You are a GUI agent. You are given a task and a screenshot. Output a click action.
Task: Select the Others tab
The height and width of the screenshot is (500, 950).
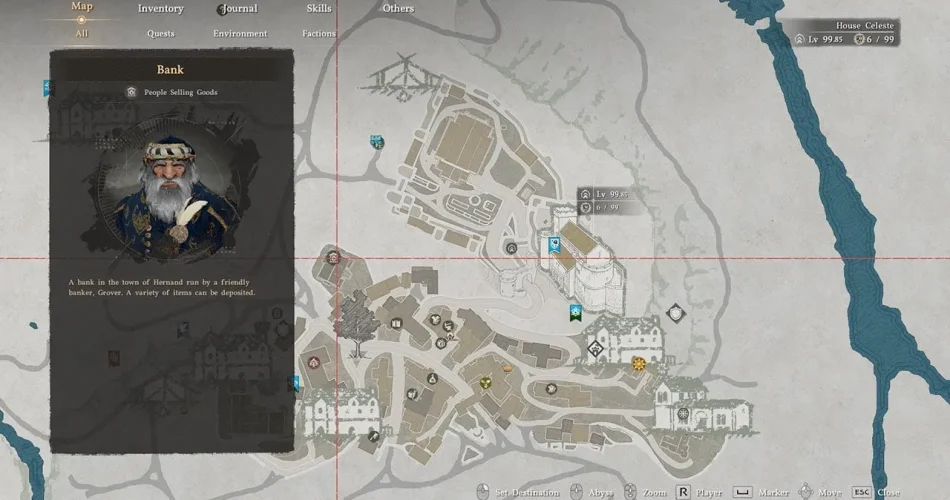[398, 9]
